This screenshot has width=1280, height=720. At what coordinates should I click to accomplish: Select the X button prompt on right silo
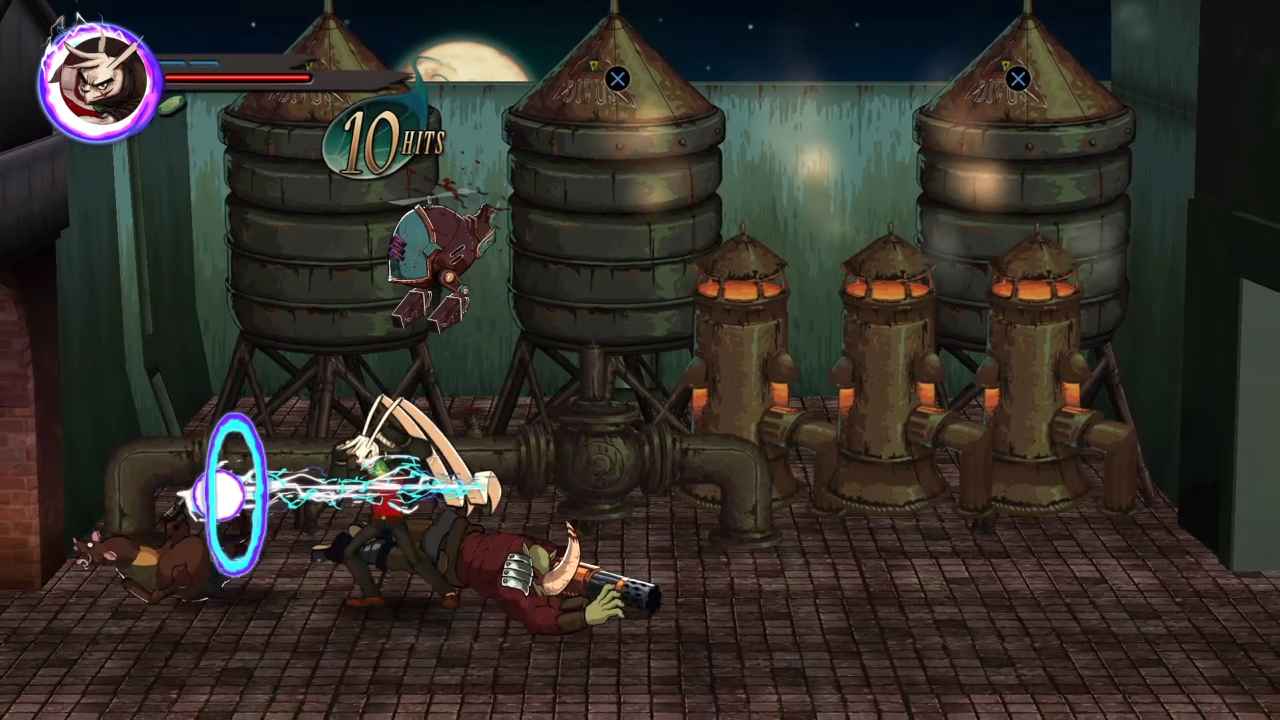[1017, 79]
